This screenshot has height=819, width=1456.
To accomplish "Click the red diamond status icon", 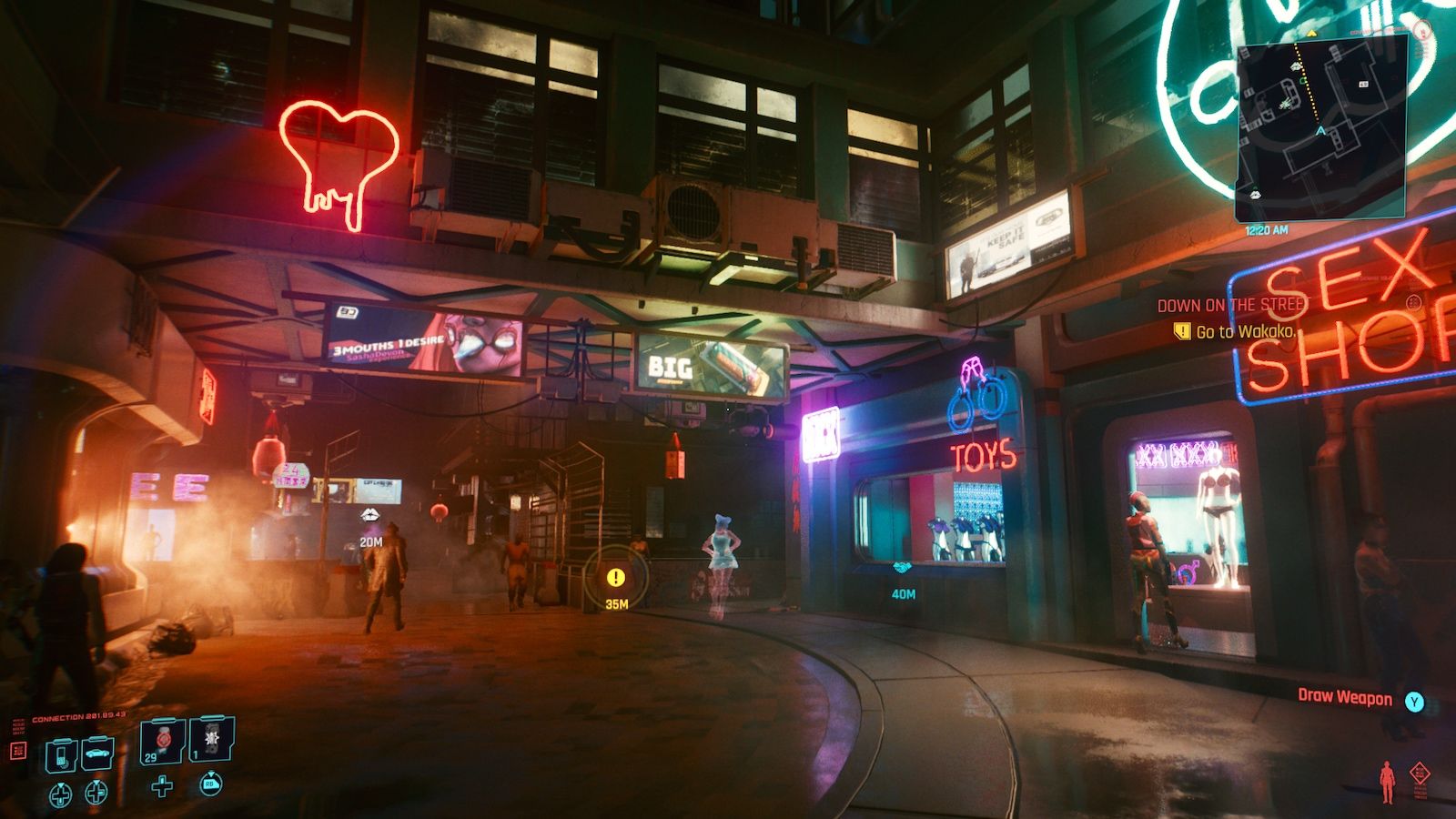I will tap(1420, 773).
